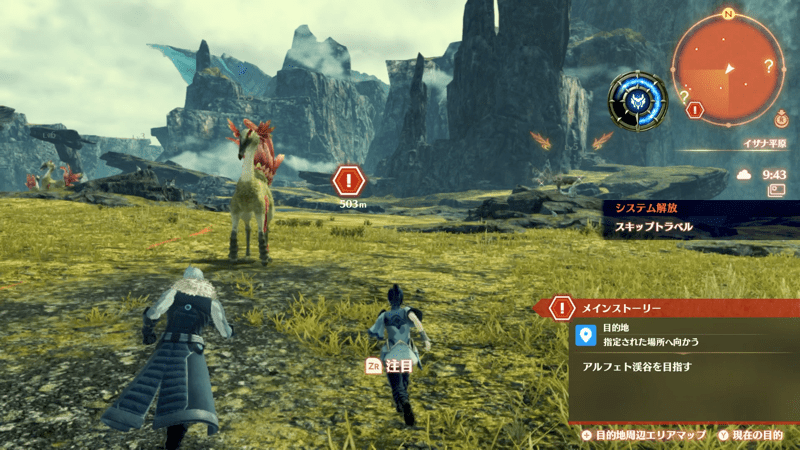Click the card icon below the clock
The height and width of the screenshot is (450, 800).
coord(773,191)
